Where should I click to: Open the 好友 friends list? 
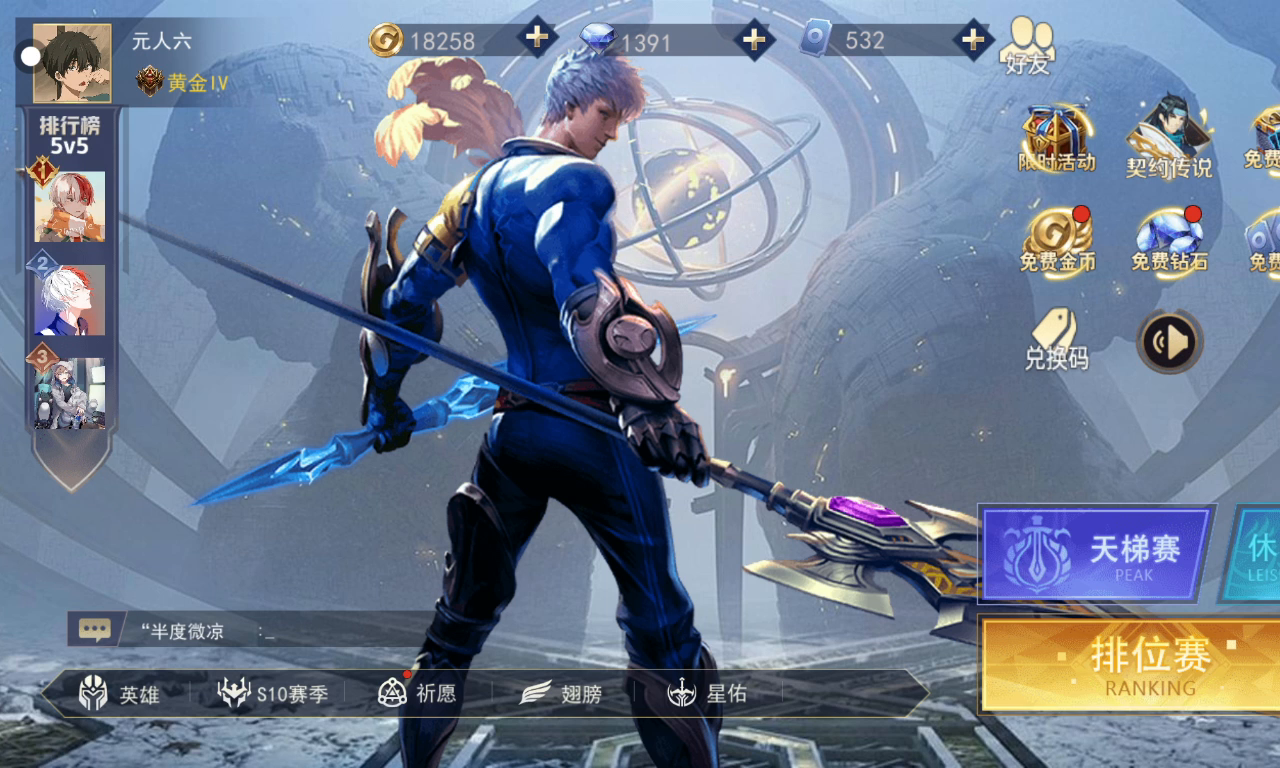(x=1028, y=47)
